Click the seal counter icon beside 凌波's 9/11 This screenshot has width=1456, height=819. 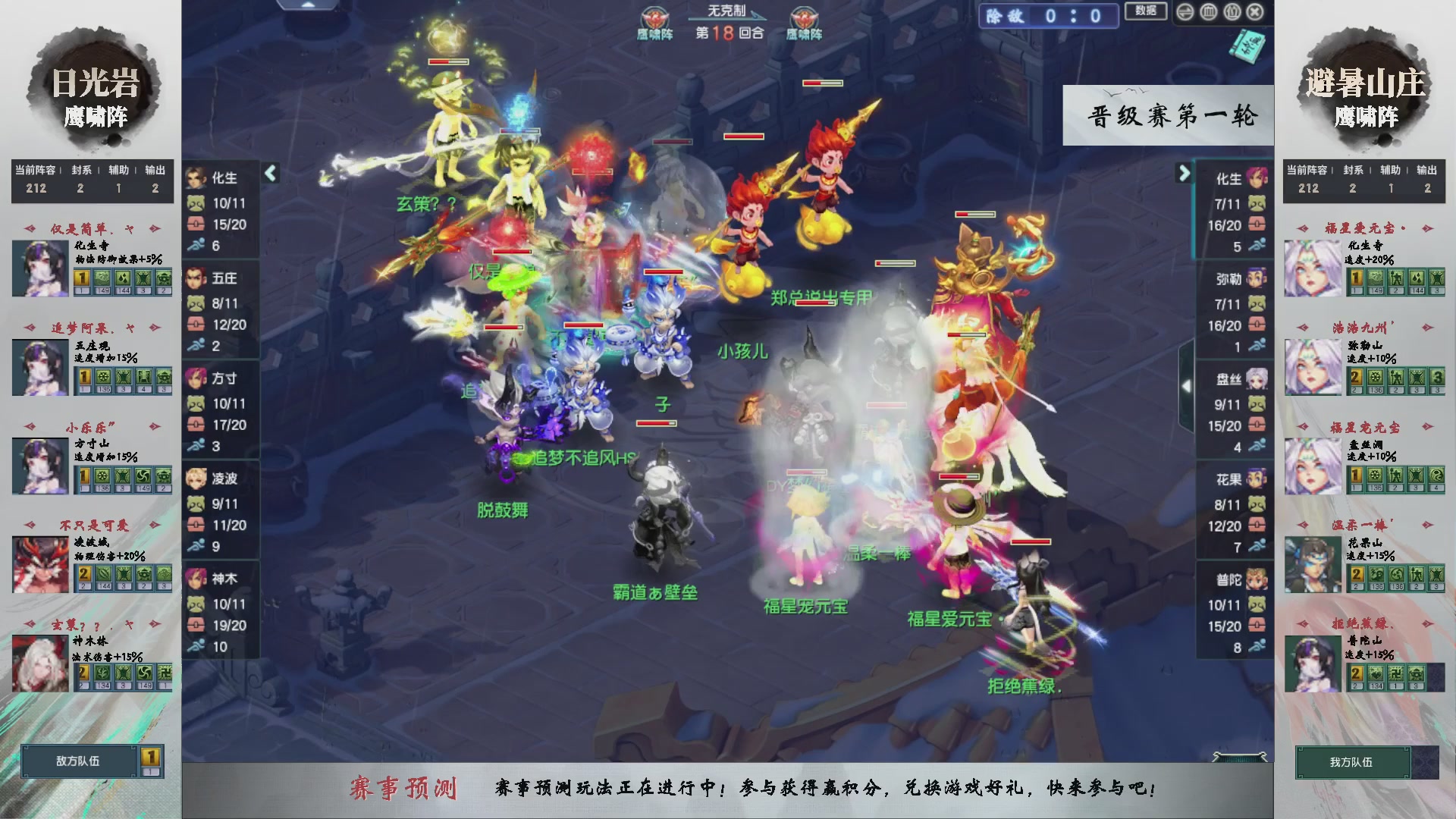coord(195,503)
